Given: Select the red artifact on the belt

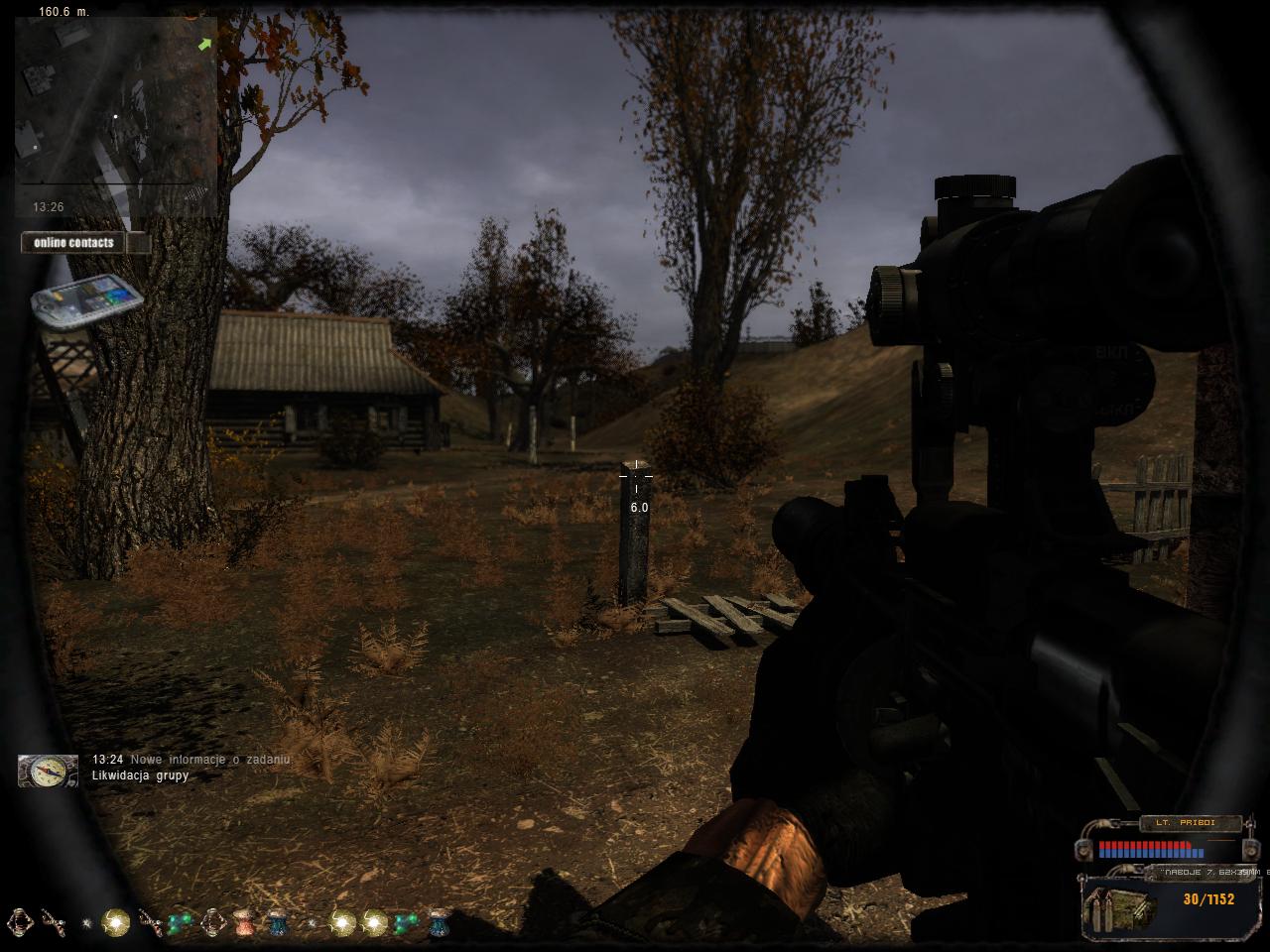Looking at the screenshot, I should pyautogui.click(x=243, y=923).
